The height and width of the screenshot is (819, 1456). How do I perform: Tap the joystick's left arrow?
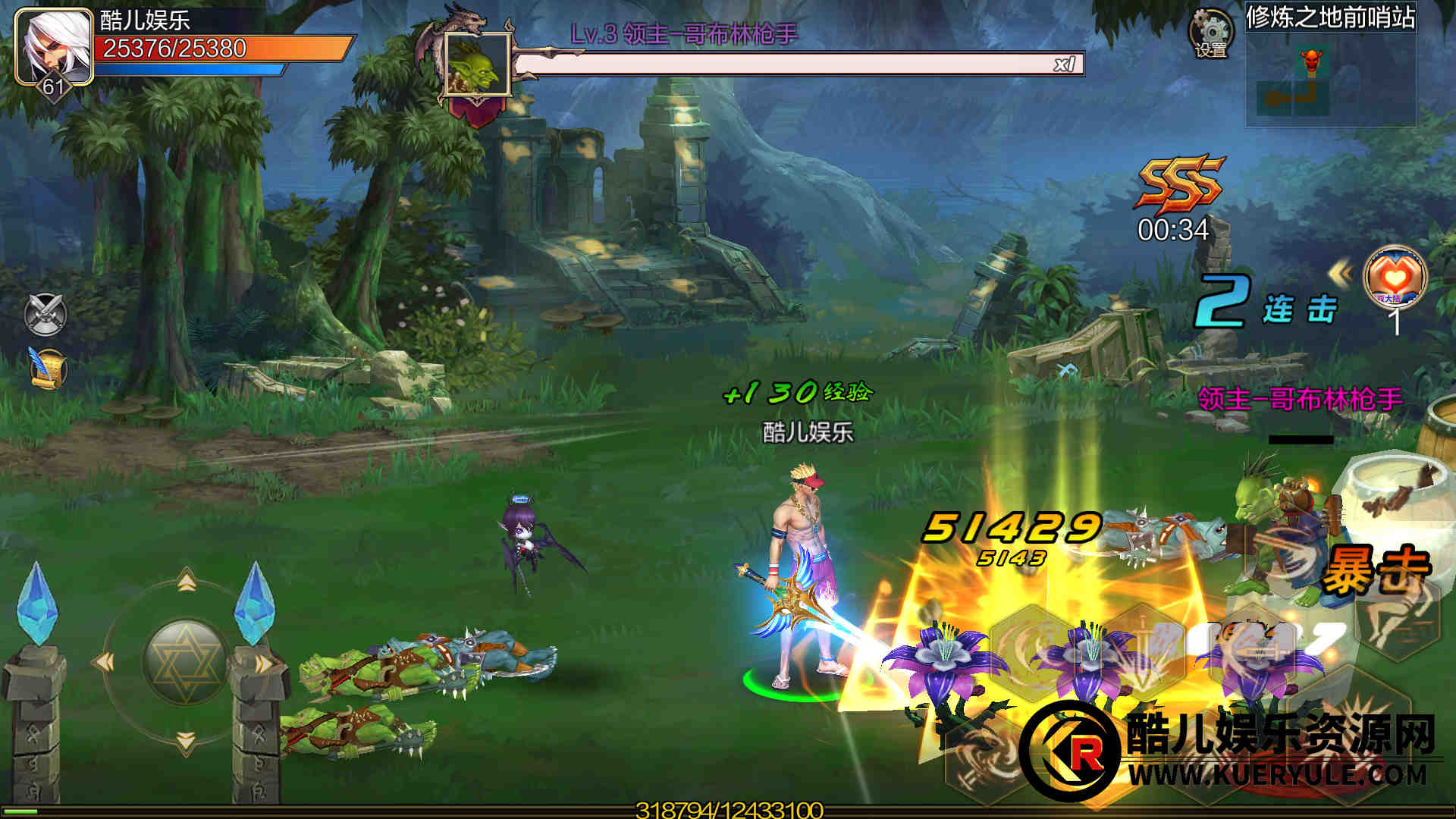click(x=104, y=662)
